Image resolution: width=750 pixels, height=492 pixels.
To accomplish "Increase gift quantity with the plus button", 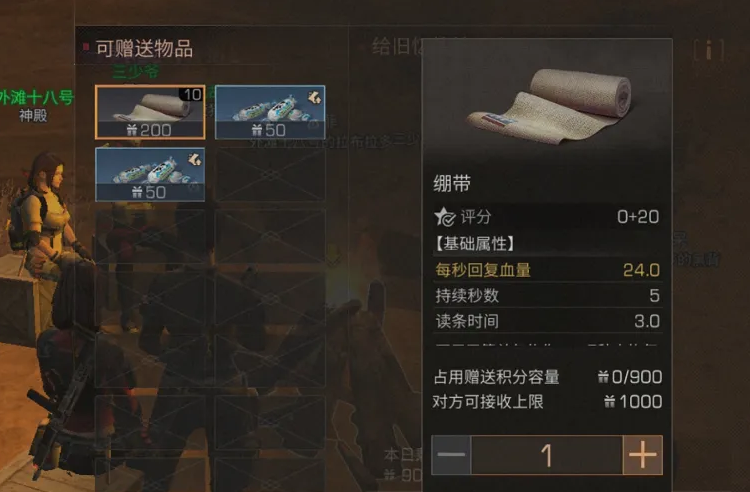I will 642,456.
